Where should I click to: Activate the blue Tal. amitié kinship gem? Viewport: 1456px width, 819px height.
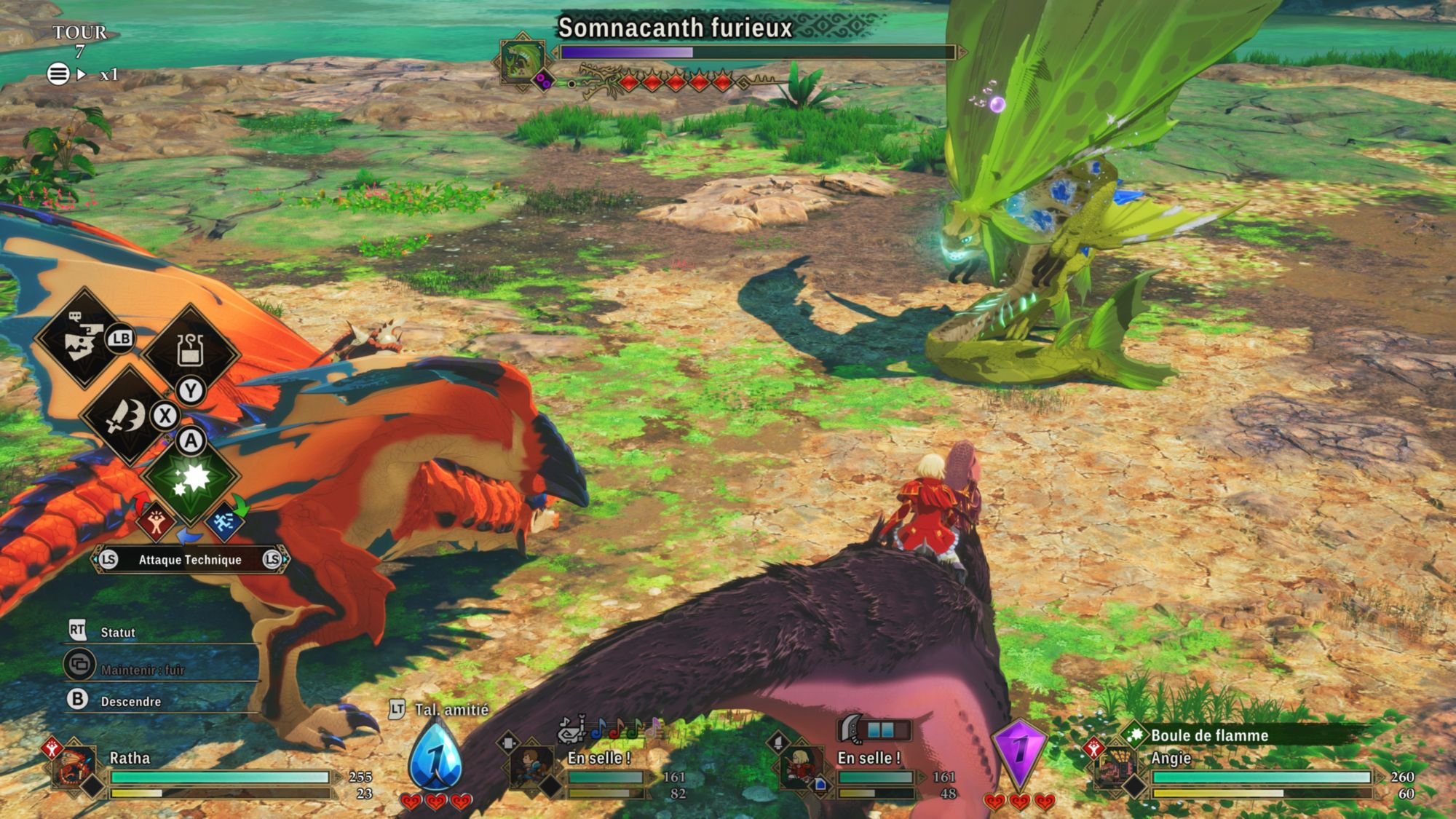point(435,757)
